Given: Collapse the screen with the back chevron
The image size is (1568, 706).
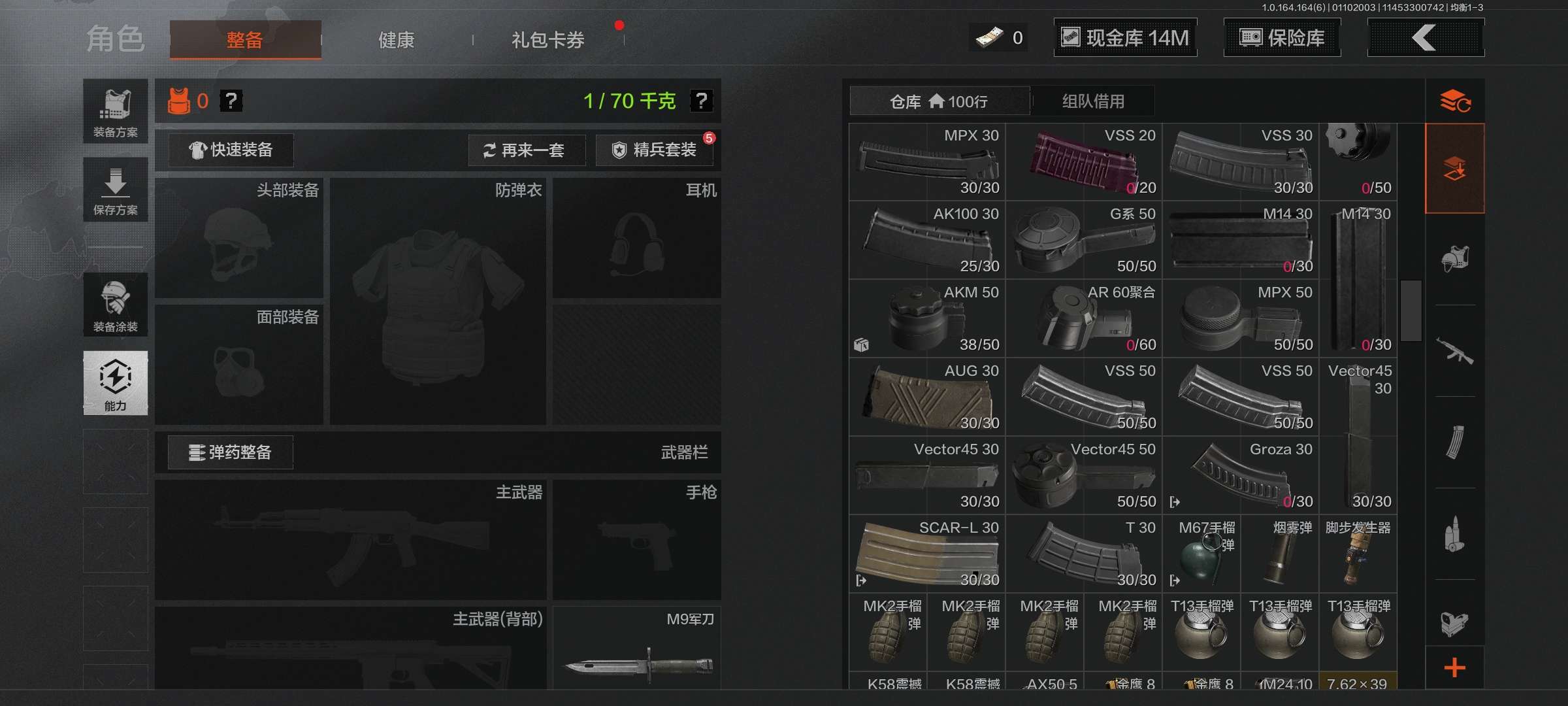Looking at the screenshot, I should pyautogui.click(x=1426, y=37).
